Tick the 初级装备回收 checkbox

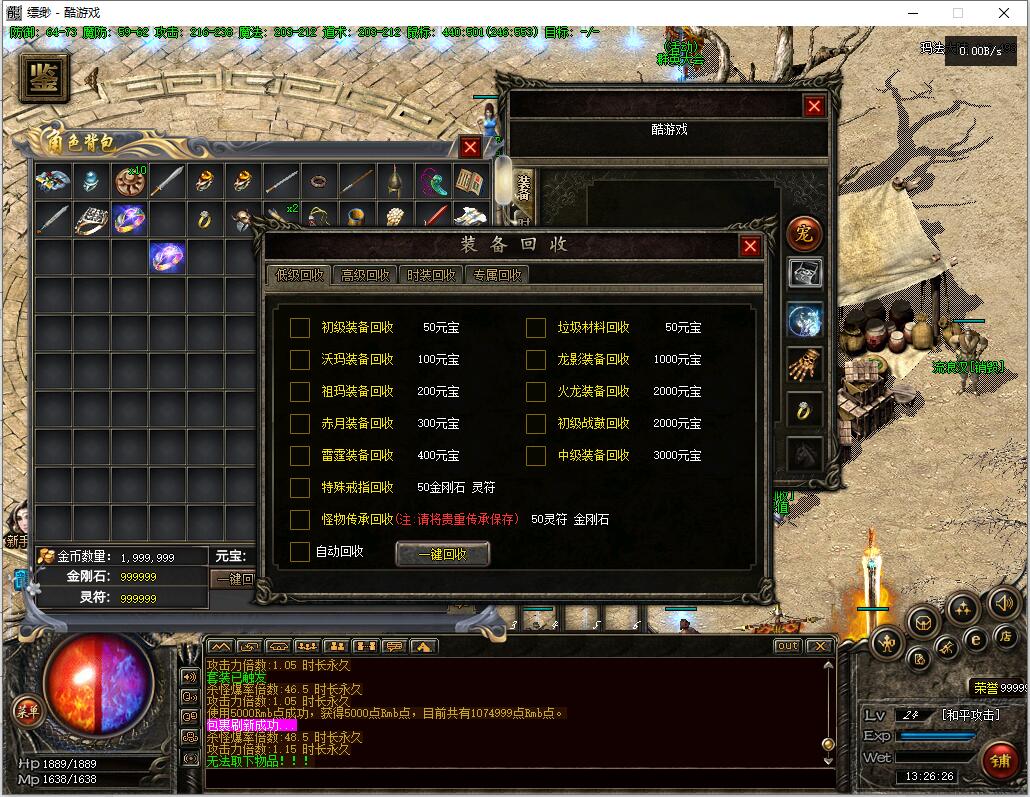300,328
